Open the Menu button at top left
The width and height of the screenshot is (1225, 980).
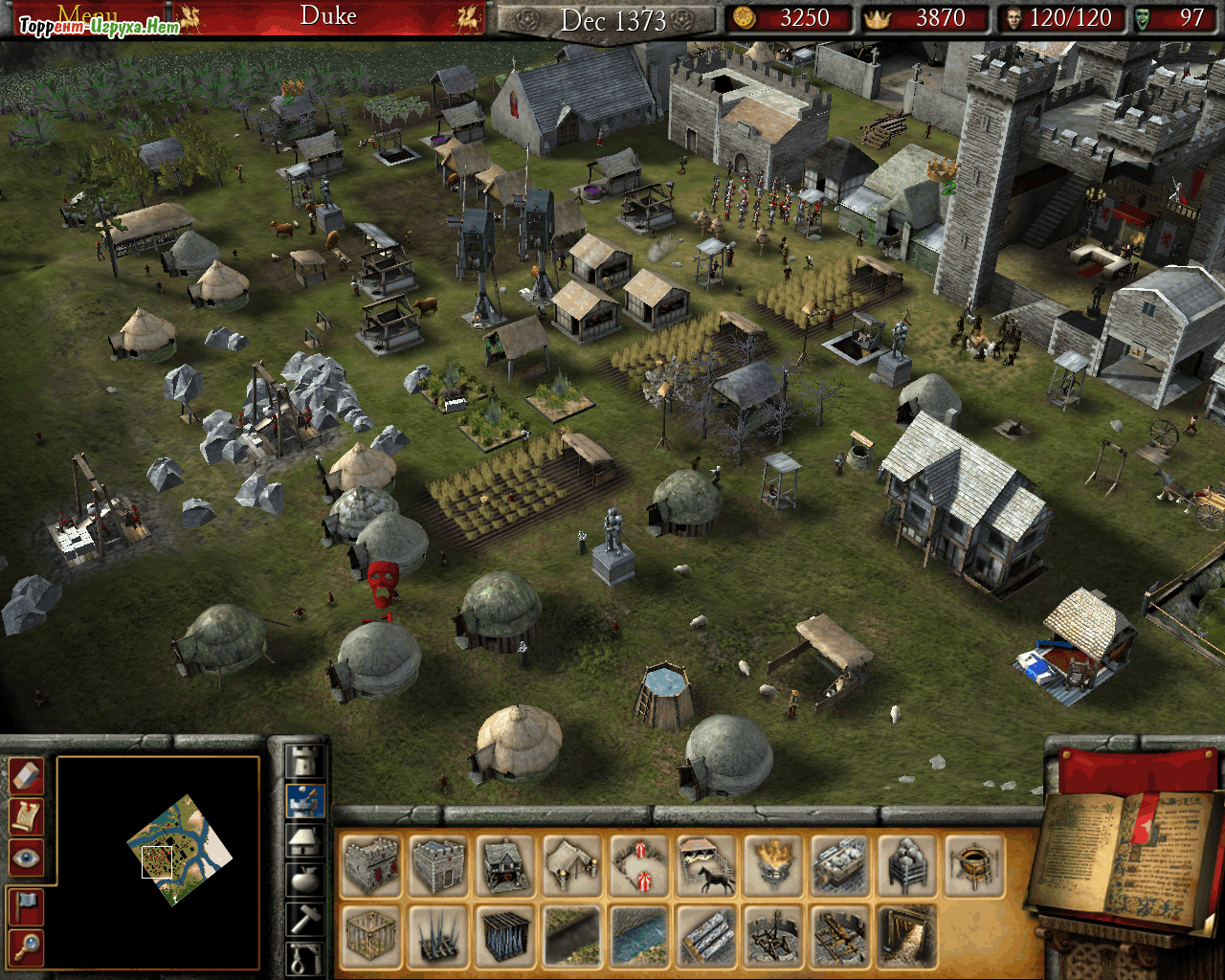[88, 16]
